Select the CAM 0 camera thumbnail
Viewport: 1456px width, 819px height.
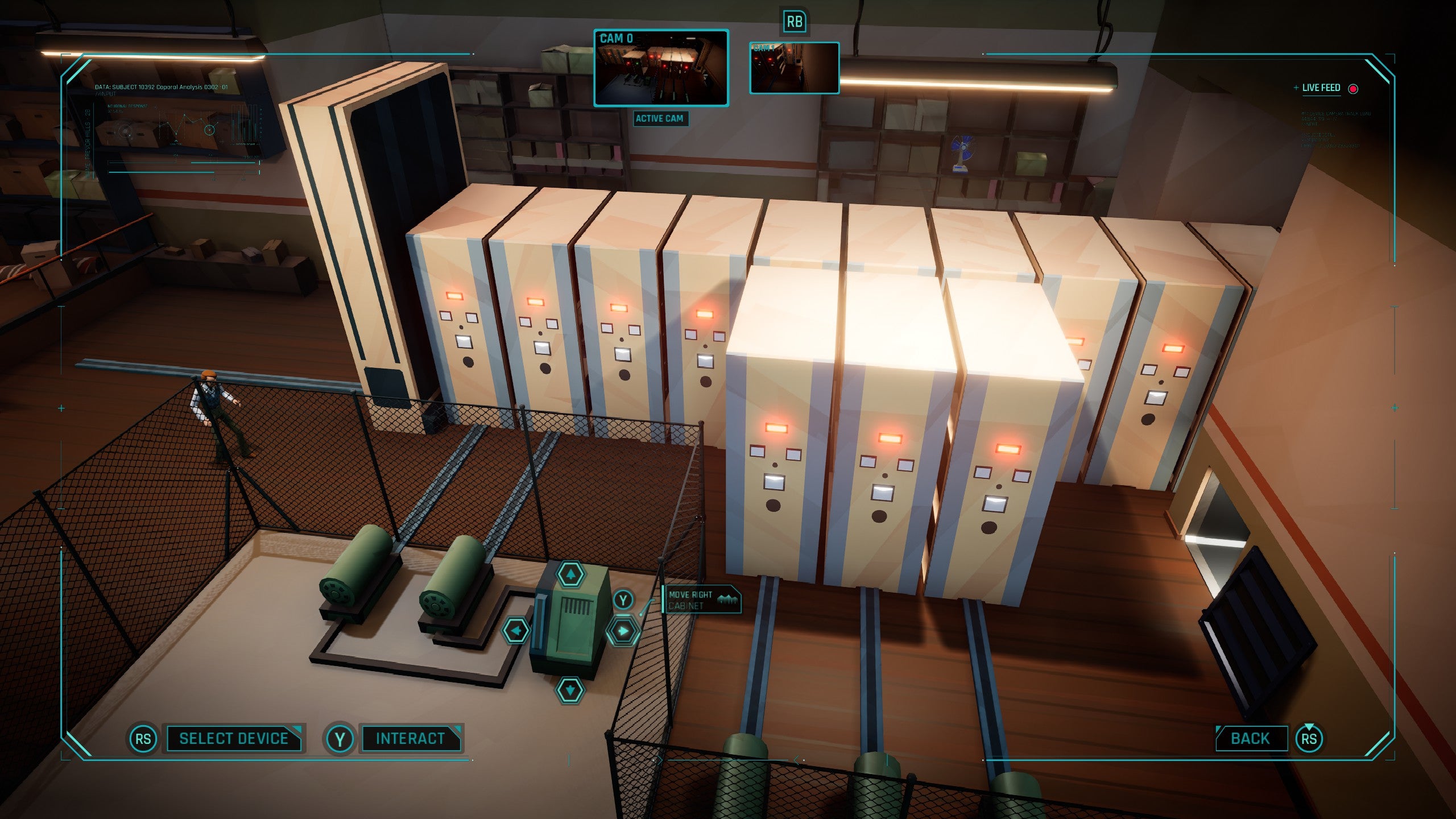661,68
